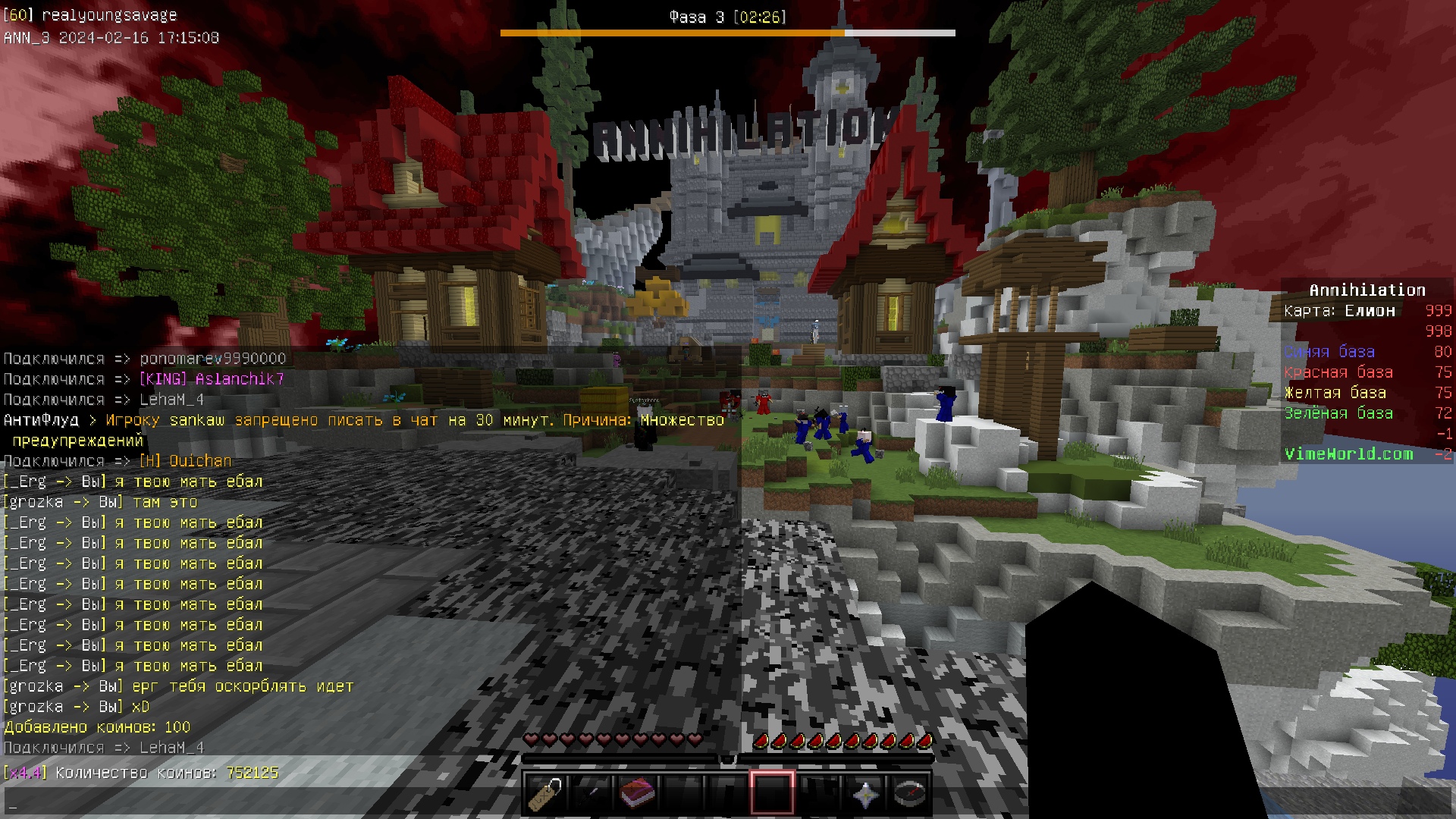The image size is (1456, 819).
Task: Select the enchanted book hotbar slot
Action: [x=636, y=793]
